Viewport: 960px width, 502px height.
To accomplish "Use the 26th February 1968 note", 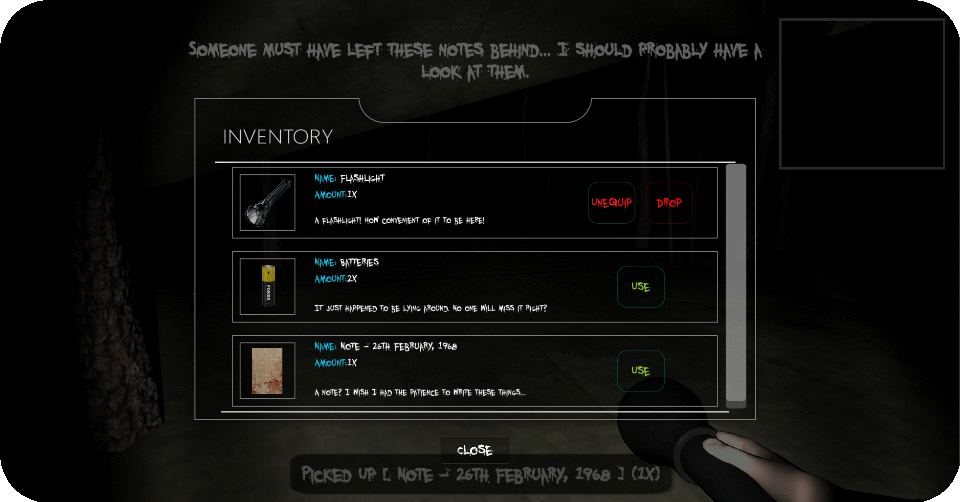I will [640, 371].
